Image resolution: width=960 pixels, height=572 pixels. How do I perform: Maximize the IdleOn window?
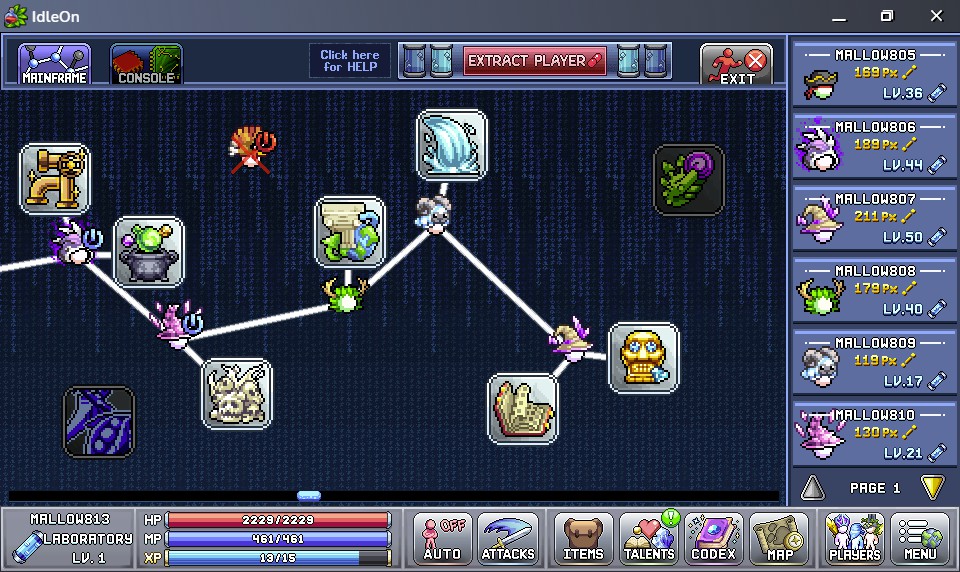click(886, 16)
